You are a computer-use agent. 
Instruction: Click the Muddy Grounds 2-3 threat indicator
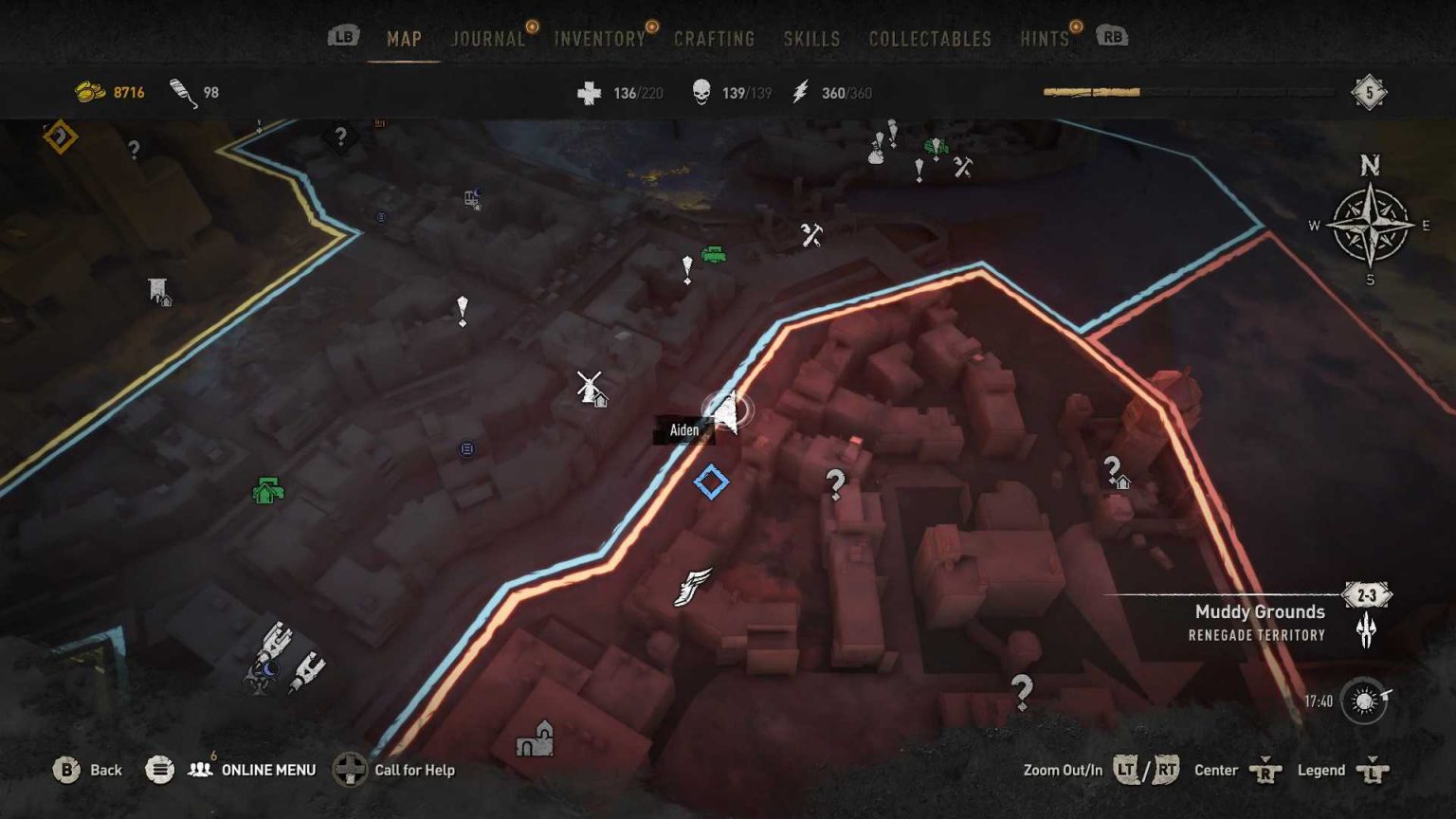point(1365,595)
